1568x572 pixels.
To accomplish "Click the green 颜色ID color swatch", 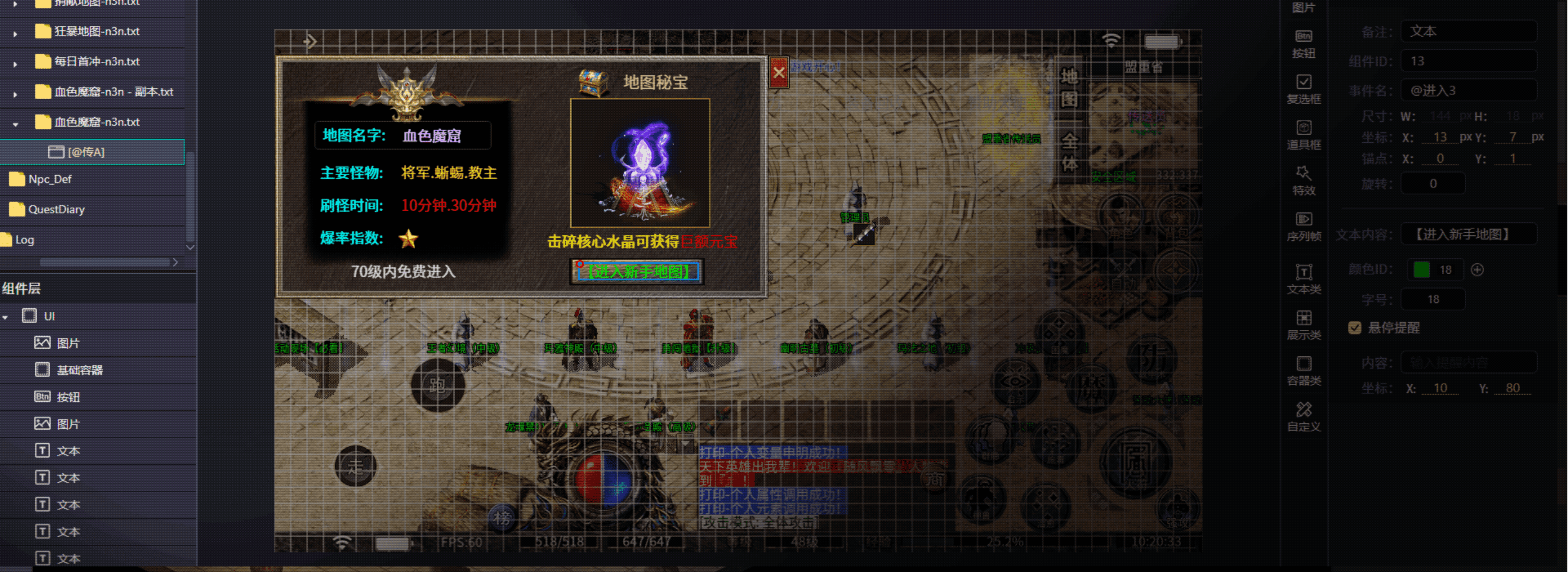I will coord(1421,270).
